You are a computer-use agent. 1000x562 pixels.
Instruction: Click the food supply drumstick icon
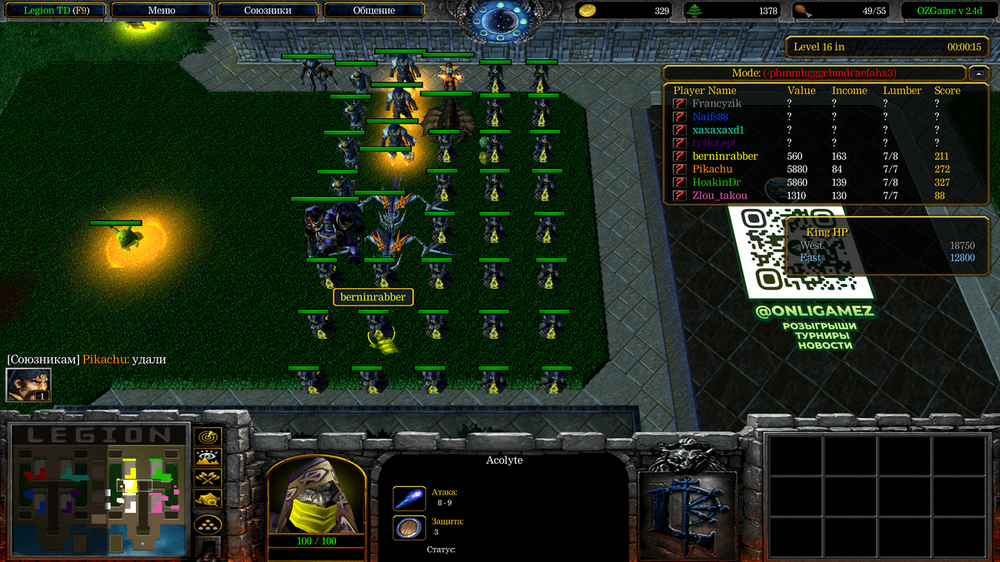801,11
